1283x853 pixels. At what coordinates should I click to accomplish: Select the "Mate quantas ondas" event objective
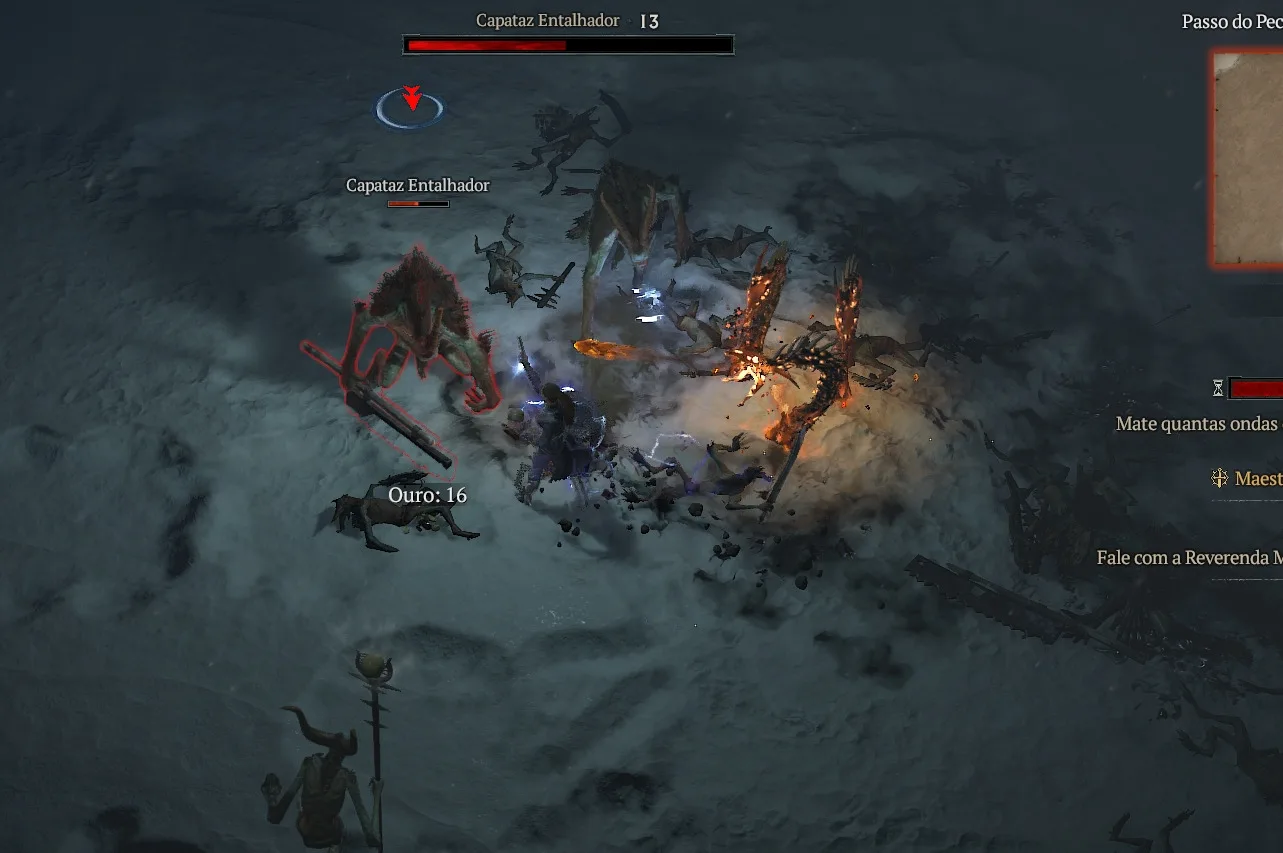1198,424
